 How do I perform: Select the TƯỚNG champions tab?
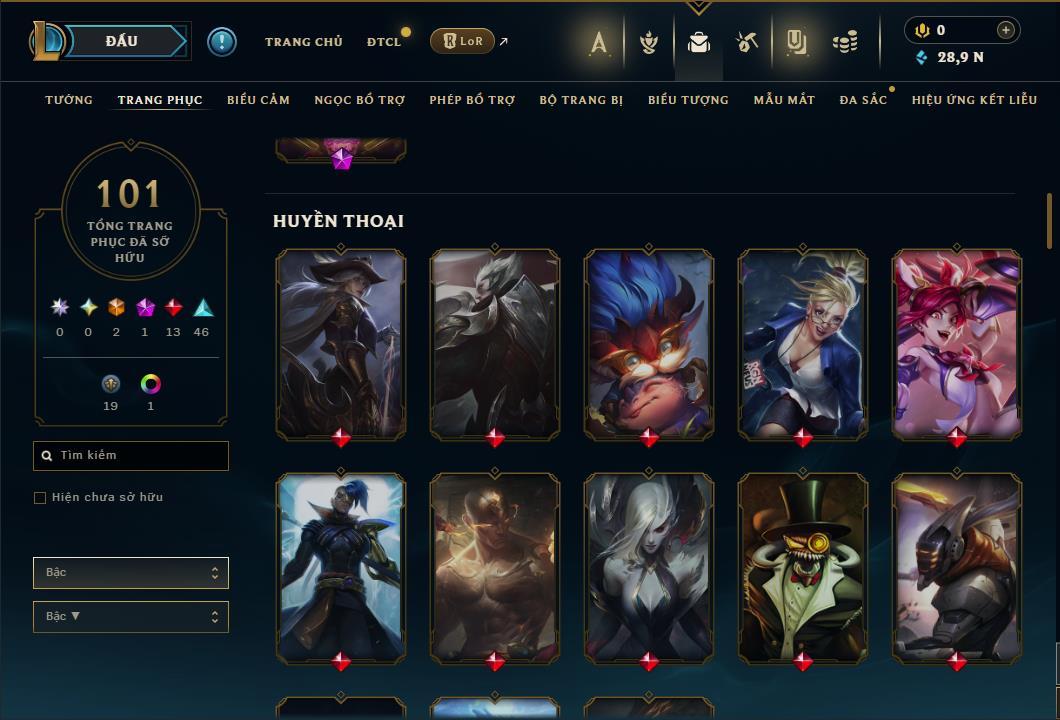coord(69,100)
